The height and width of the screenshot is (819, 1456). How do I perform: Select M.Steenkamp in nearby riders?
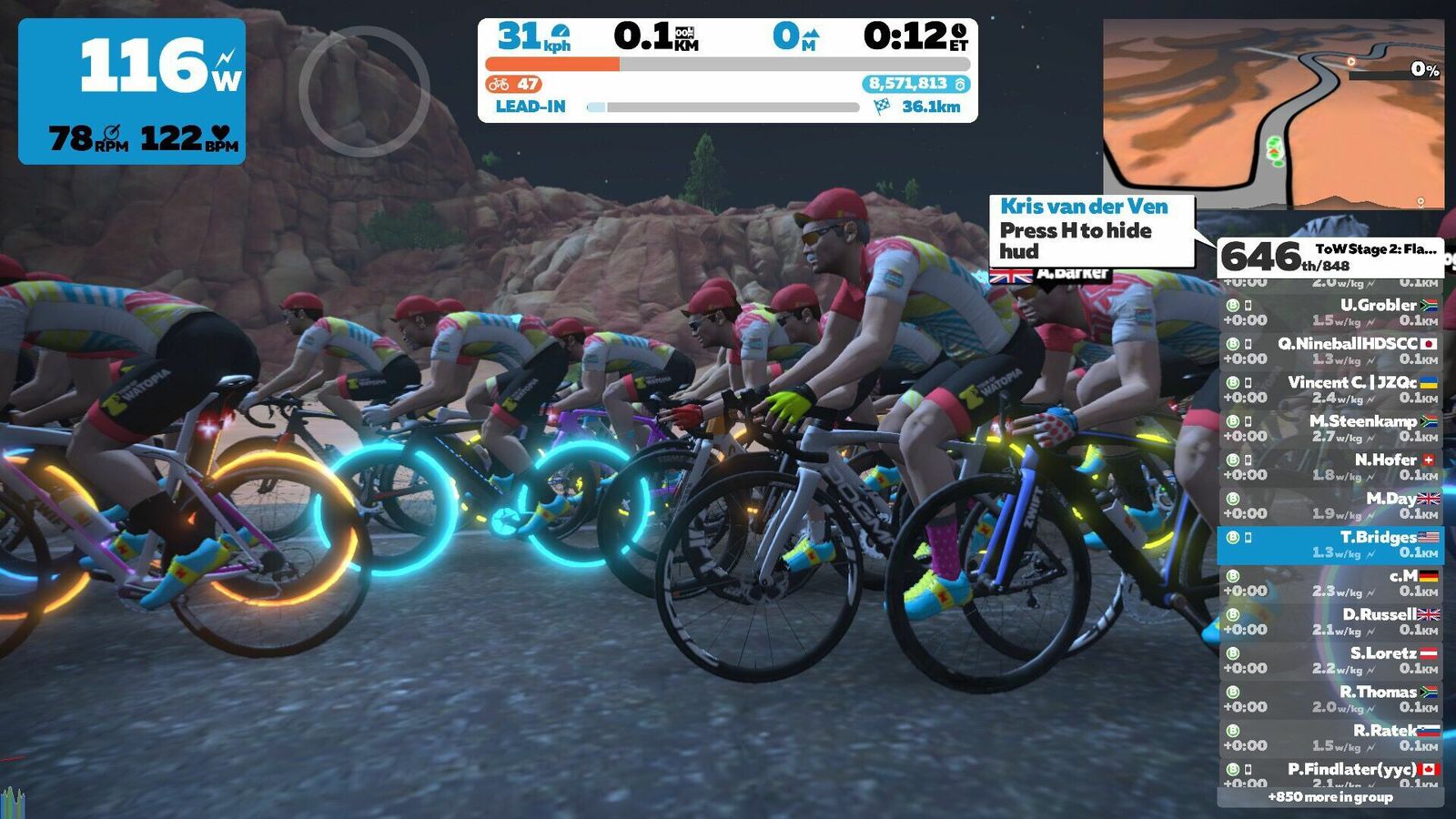[x=1330, y=428]
